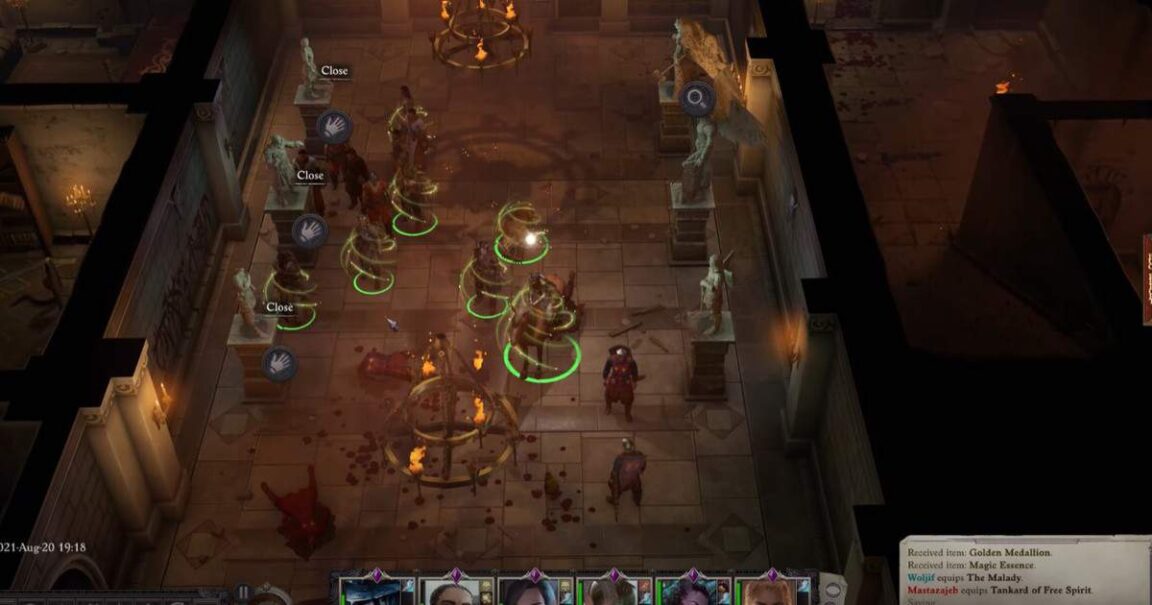Screen dimensions: 1152x605
Task: Click the magnifying glass inspect icon
Action: coord(696,98)
